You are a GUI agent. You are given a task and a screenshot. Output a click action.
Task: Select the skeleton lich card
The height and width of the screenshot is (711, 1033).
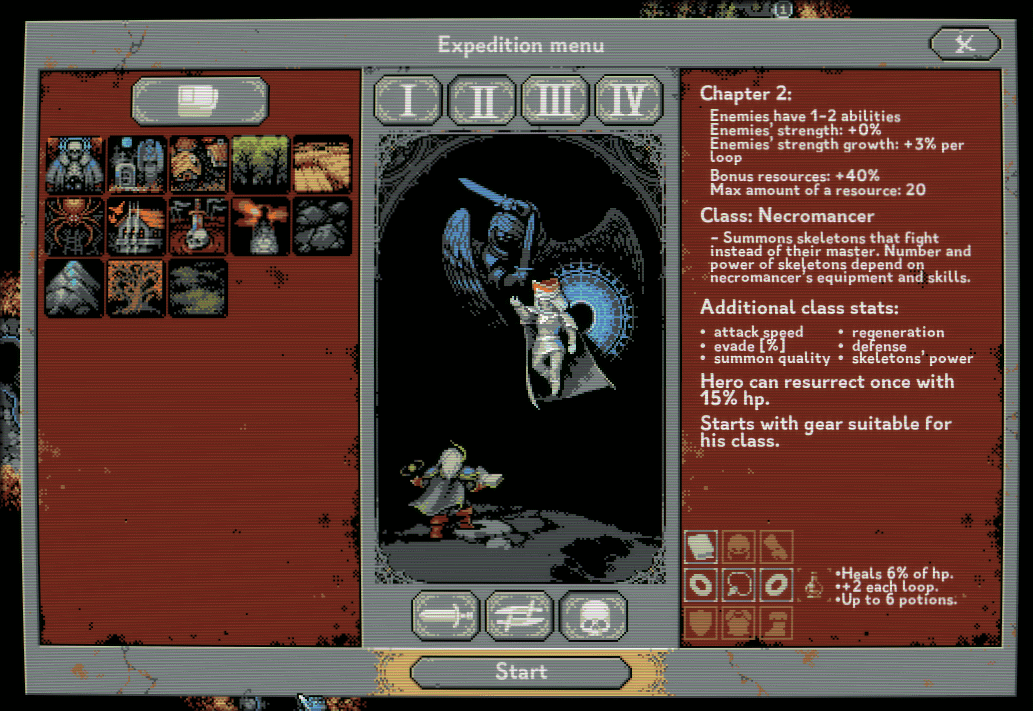tap(75, 165)
